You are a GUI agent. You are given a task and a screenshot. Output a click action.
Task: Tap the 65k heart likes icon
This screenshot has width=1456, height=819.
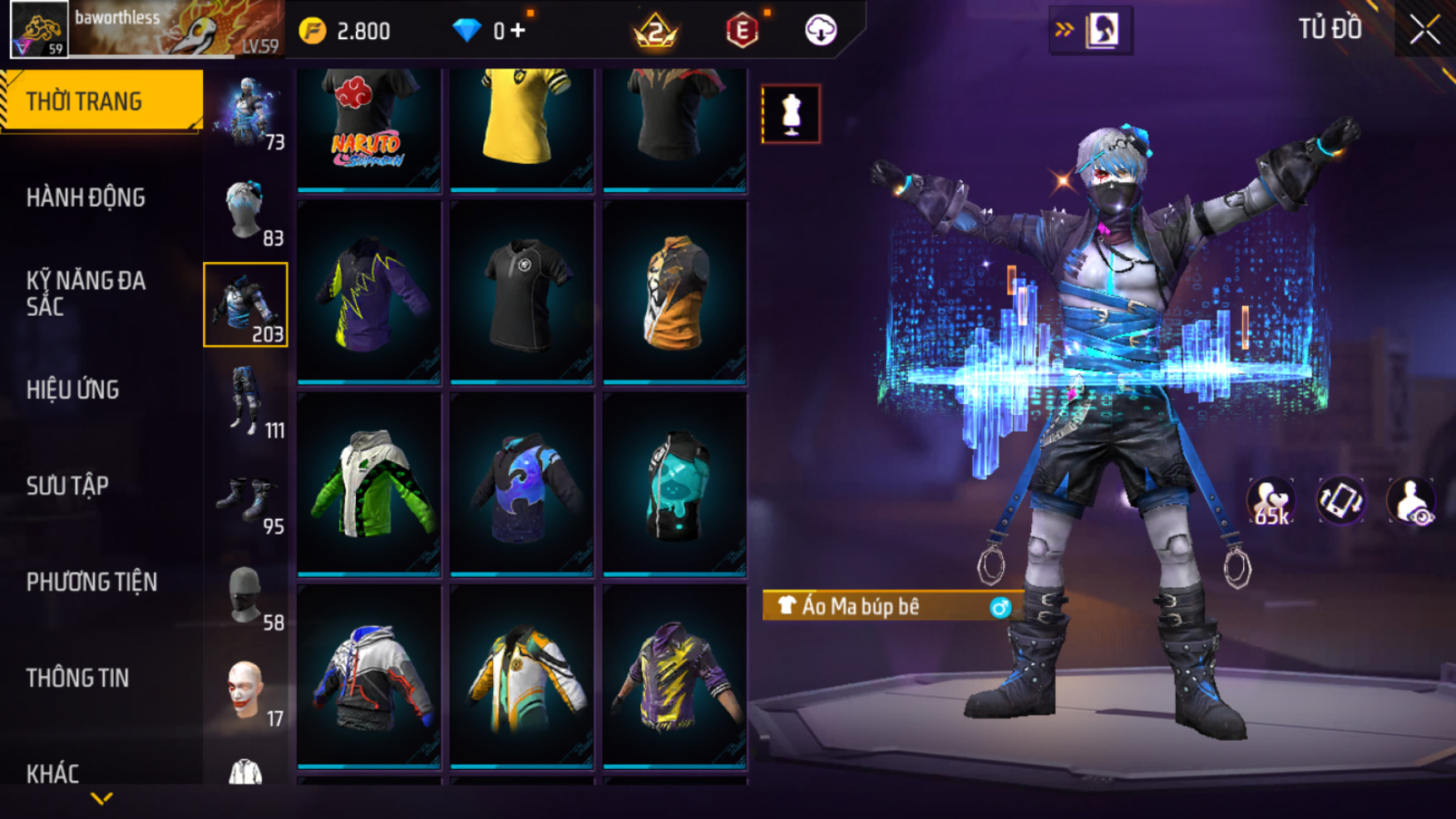click(1270, 501)
